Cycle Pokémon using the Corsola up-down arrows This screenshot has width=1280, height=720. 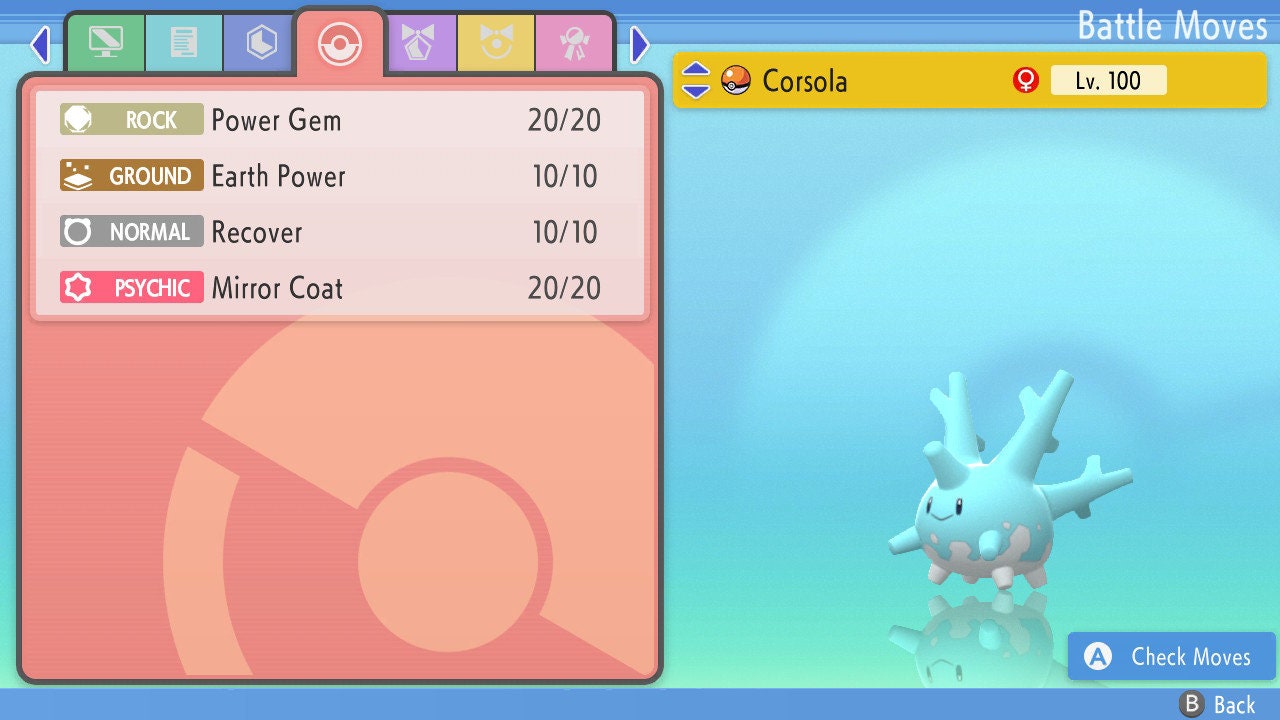(696, 80)
